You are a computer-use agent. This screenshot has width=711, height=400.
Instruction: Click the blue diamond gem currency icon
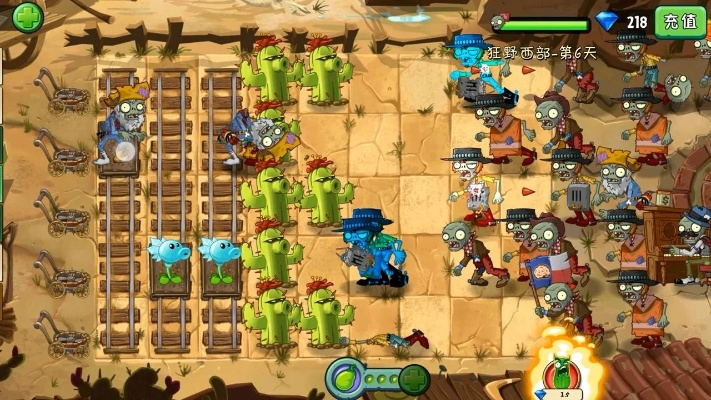click(608, 21)
